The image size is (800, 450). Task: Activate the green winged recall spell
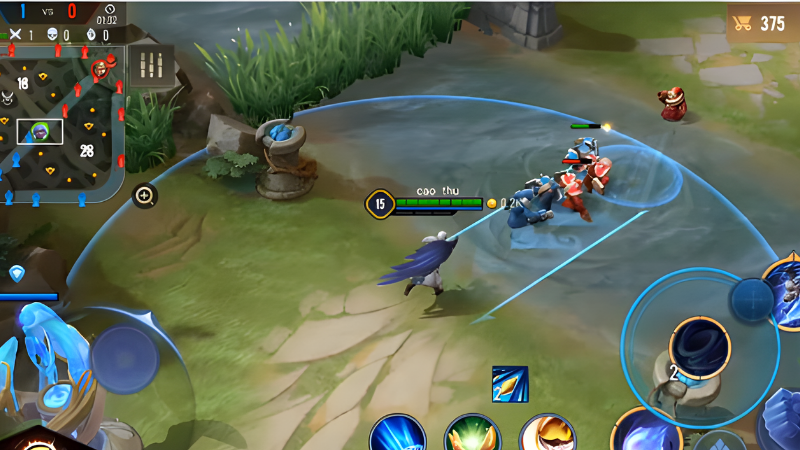pos(472,433)
